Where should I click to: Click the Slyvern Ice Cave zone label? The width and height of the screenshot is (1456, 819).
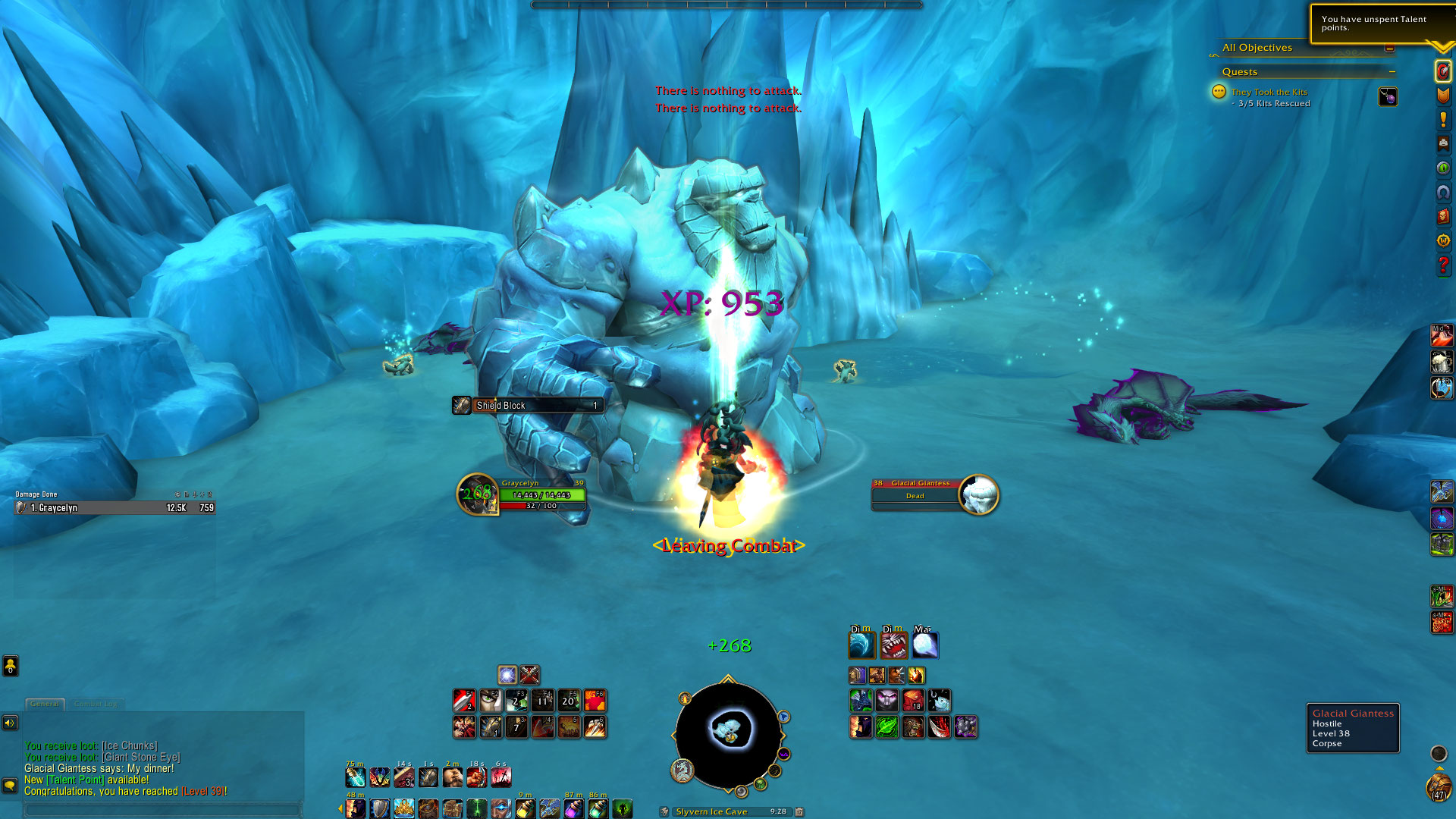(711, 811)
